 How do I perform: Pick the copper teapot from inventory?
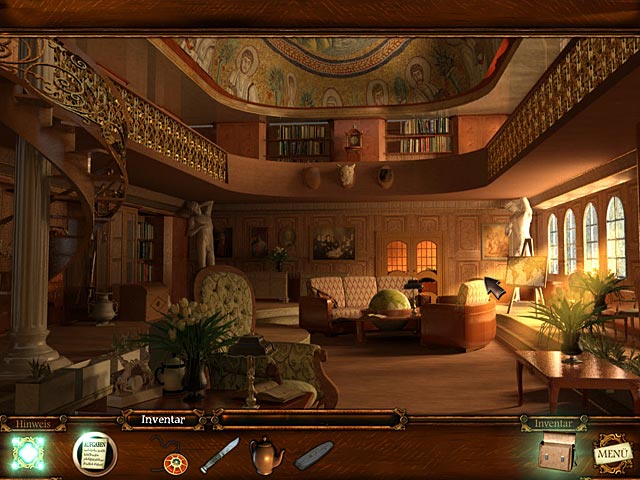tap(266, 455)
